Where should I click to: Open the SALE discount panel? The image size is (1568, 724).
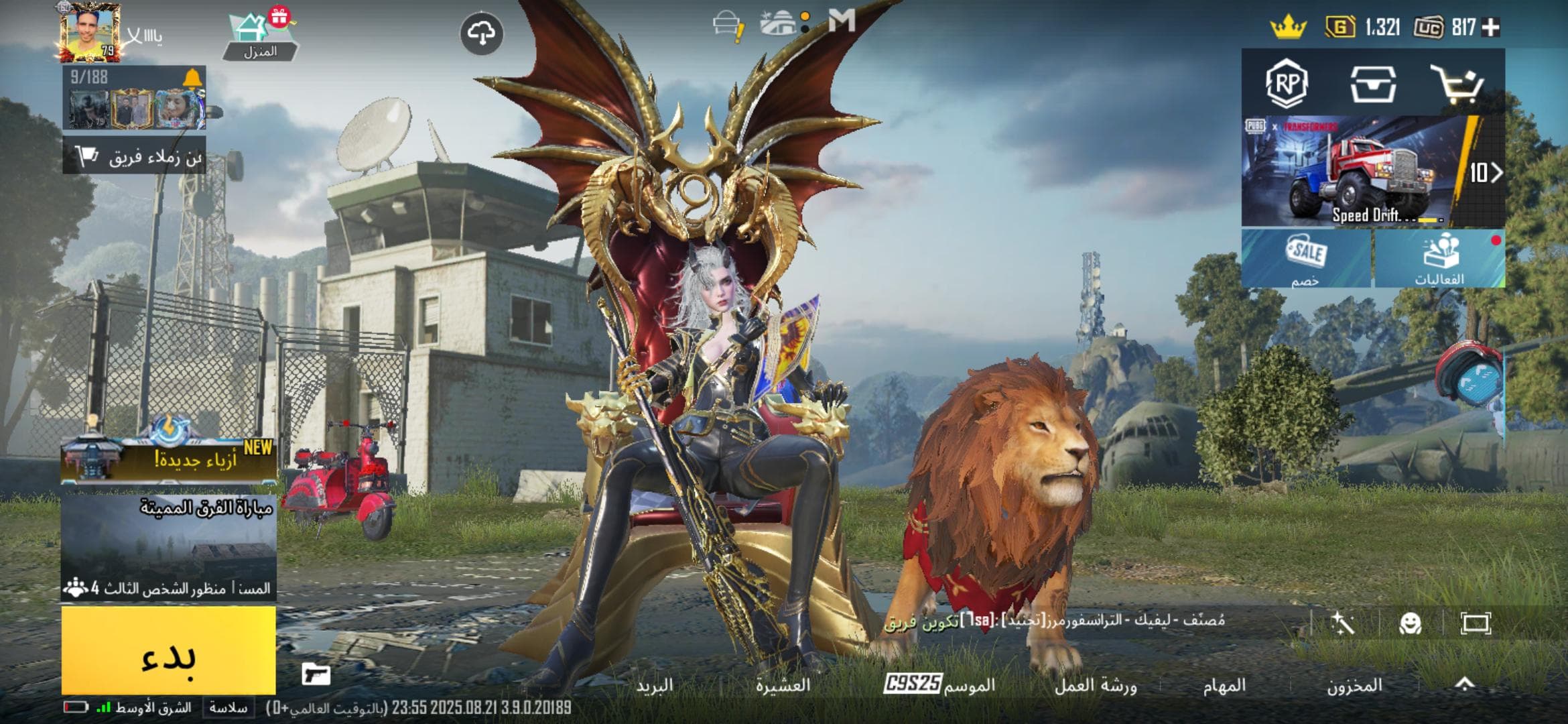pyautogui.click(x=1306, y=259)
